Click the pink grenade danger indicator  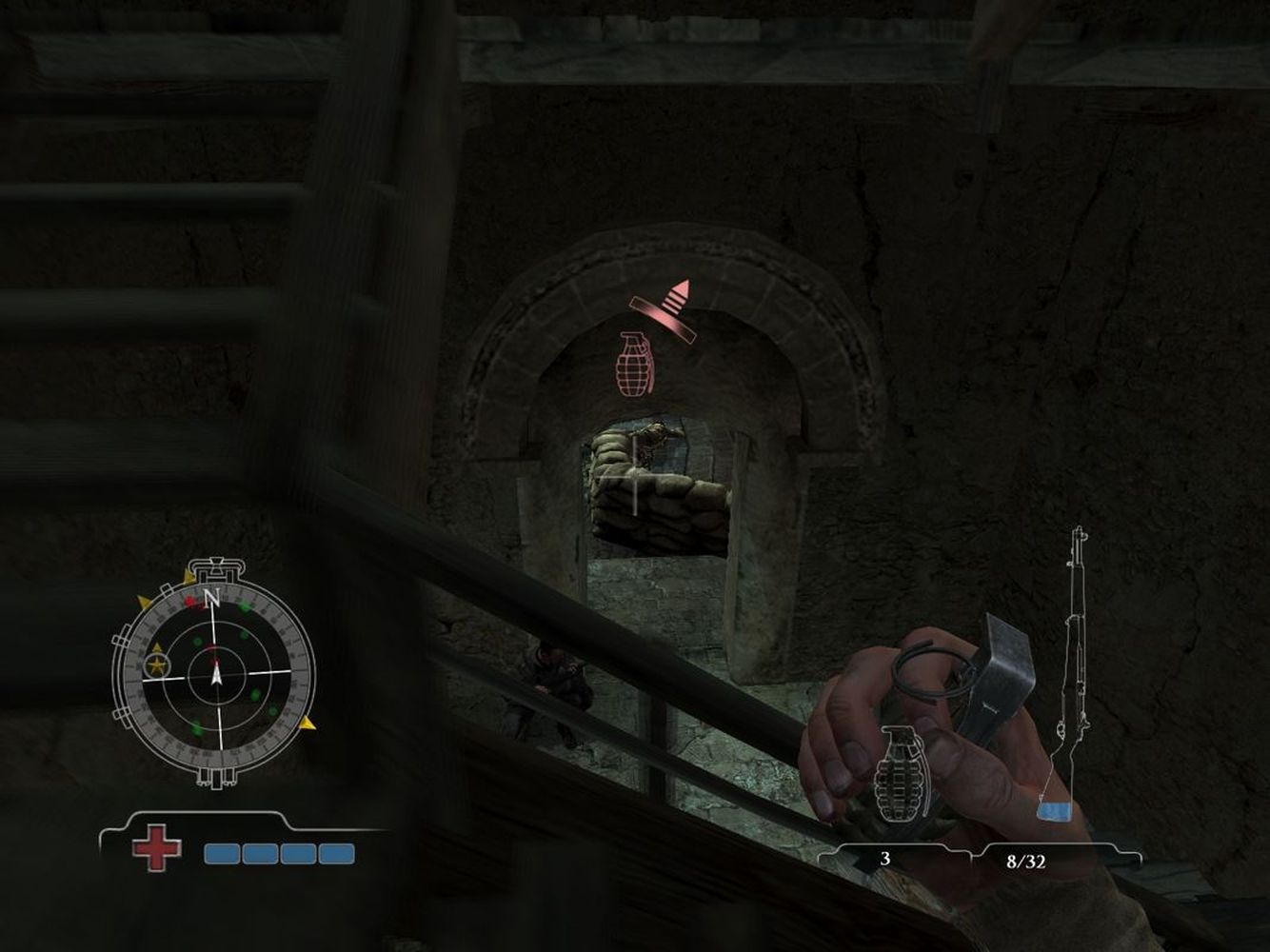[x=633, y=363]
